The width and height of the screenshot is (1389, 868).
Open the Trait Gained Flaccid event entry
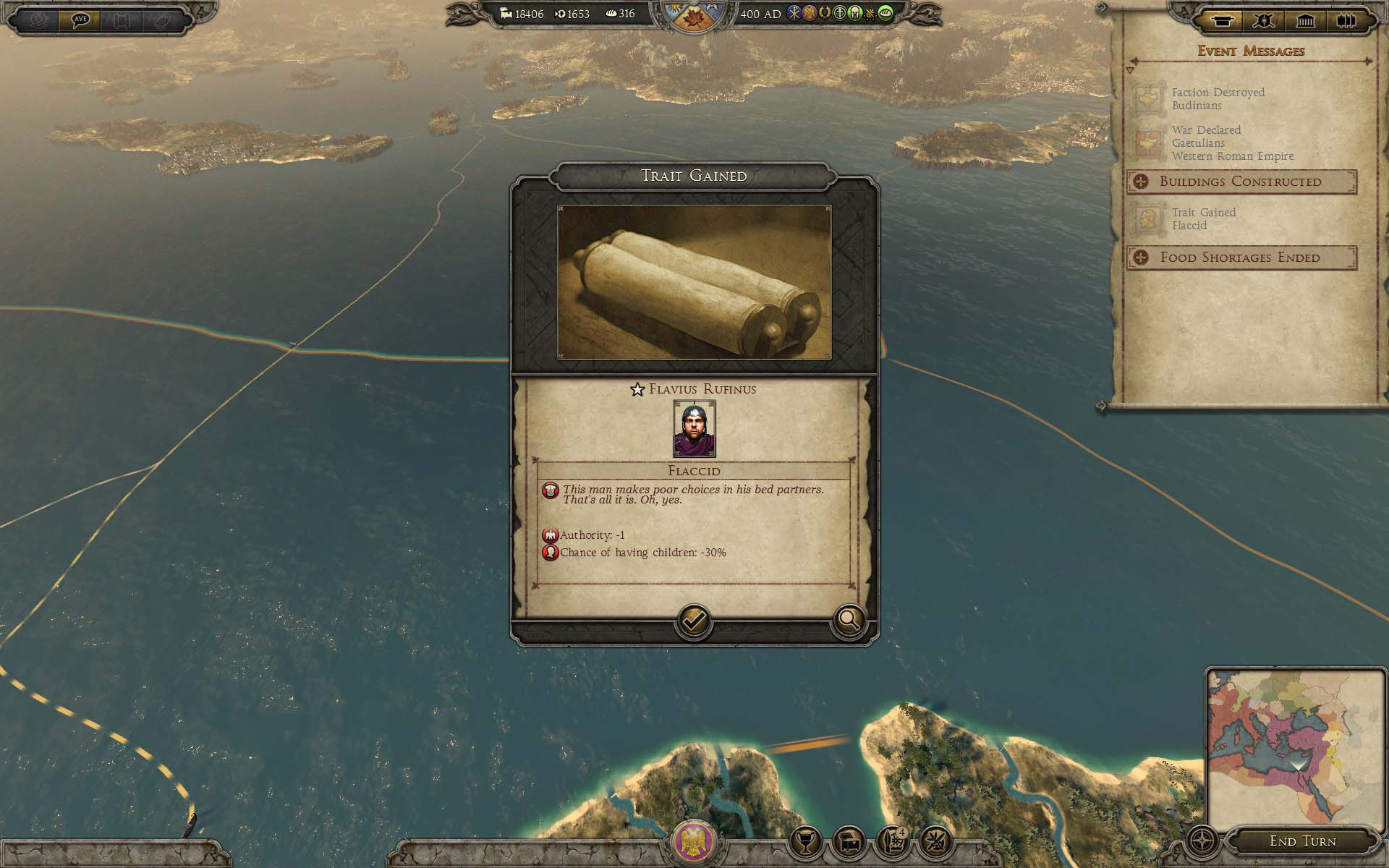(1204, 218)
